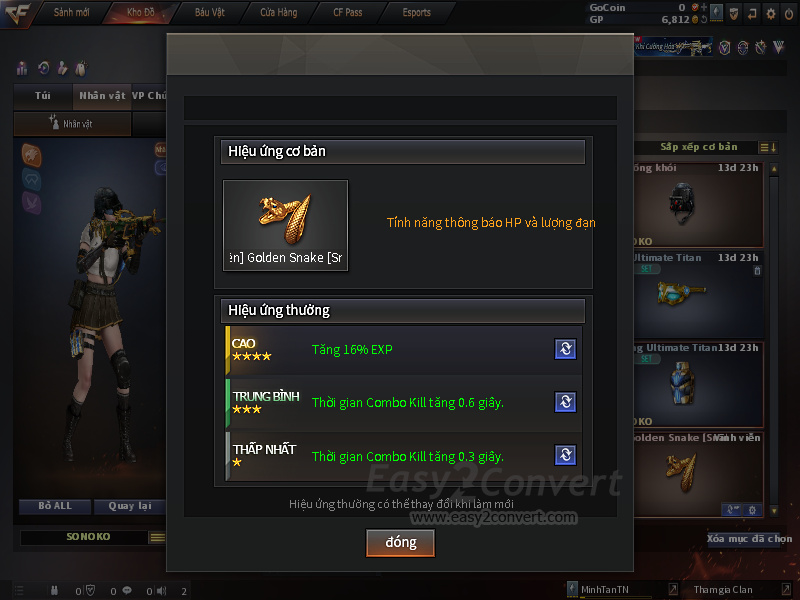This screenshot has width=800, height=600.
Task: Open the Tham gia Clan panel
Action: pos(722,590)
